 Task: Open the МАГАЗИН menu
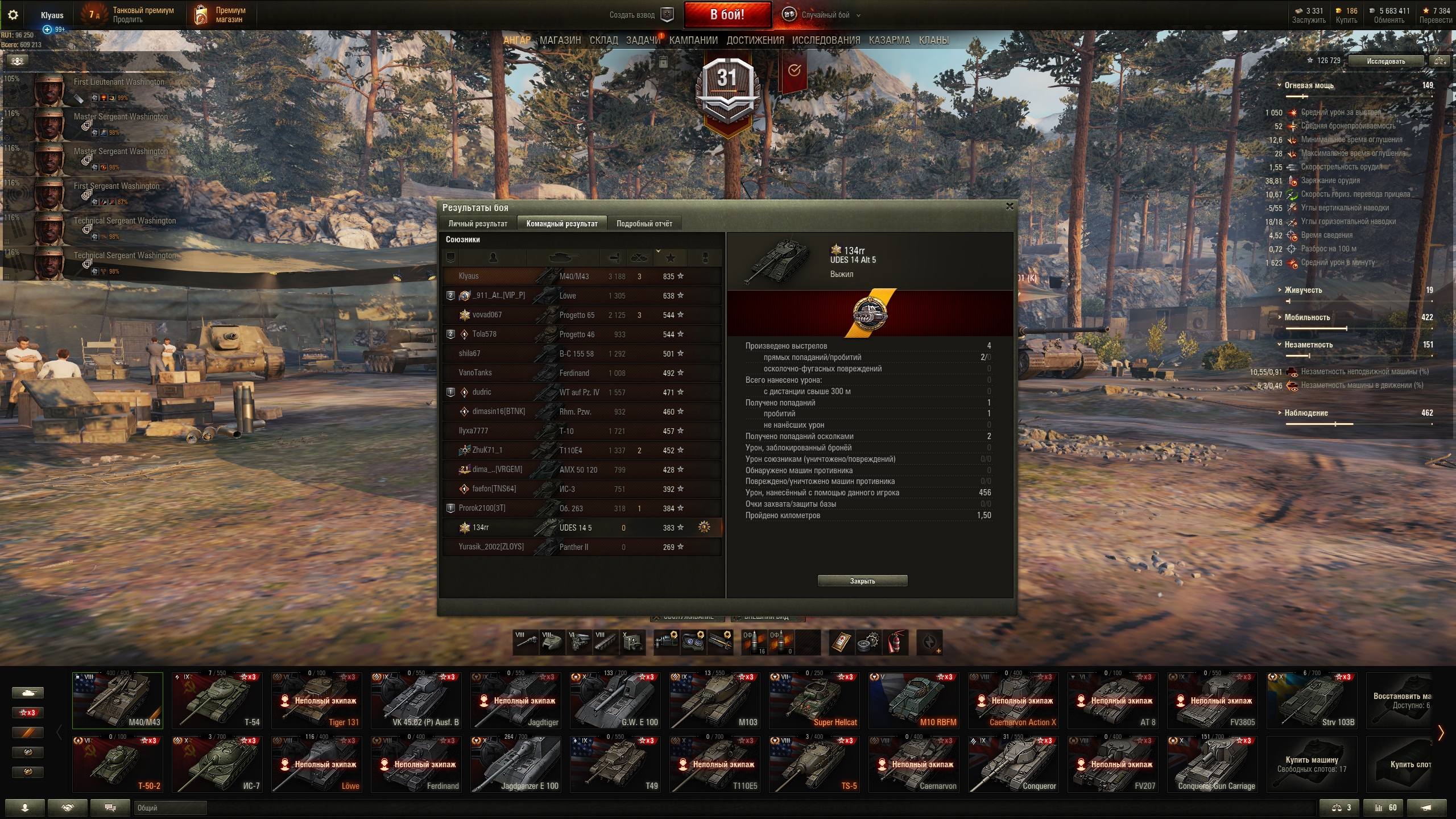pos(560,40)
